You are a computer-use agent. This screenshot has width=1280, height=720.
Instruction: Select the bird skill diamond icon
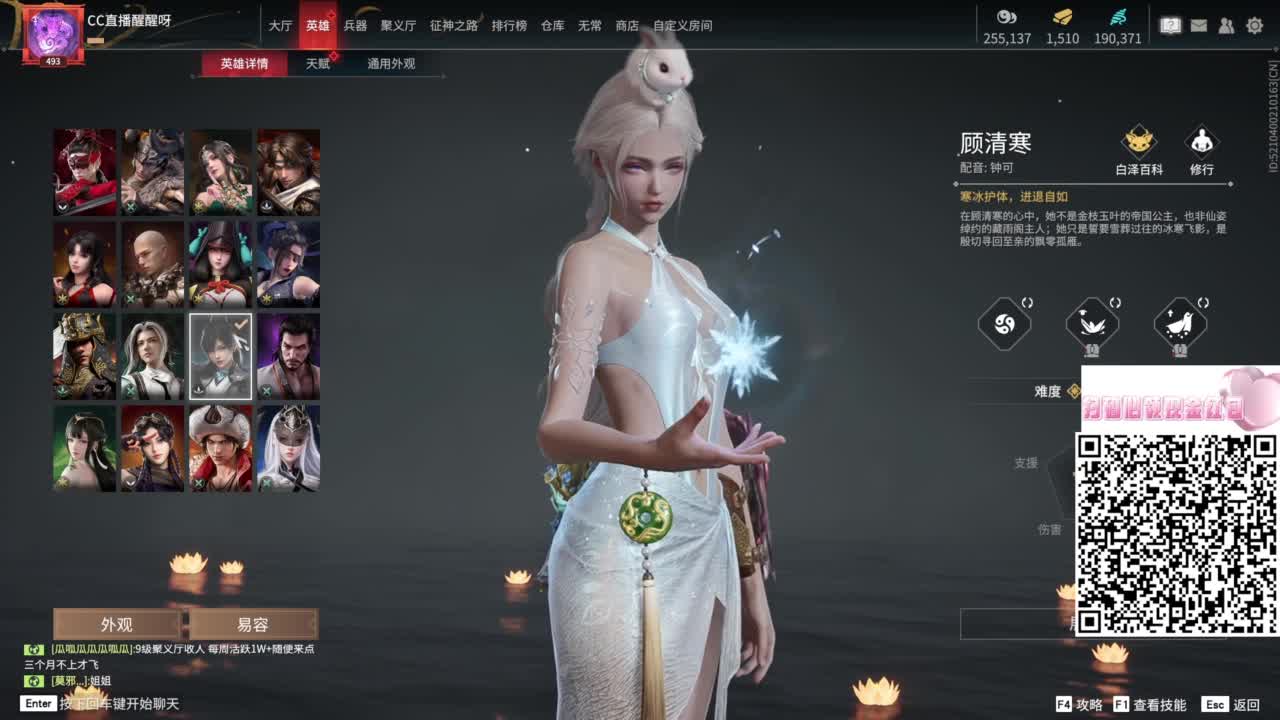(x=1178, y=323)
